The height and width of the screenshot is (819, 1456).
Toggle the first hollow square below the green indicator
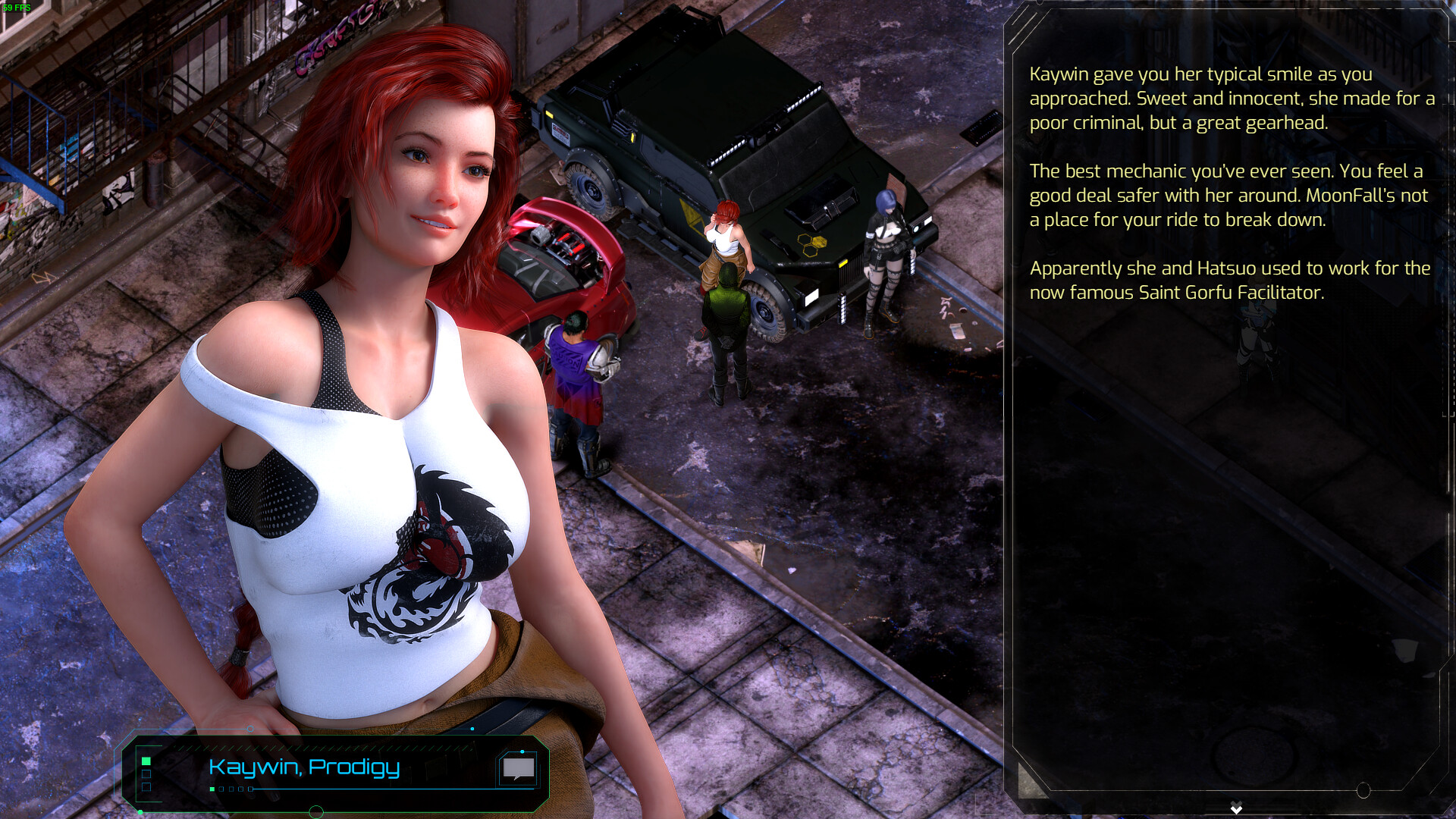pyautogui.click(x=146, y=773)
